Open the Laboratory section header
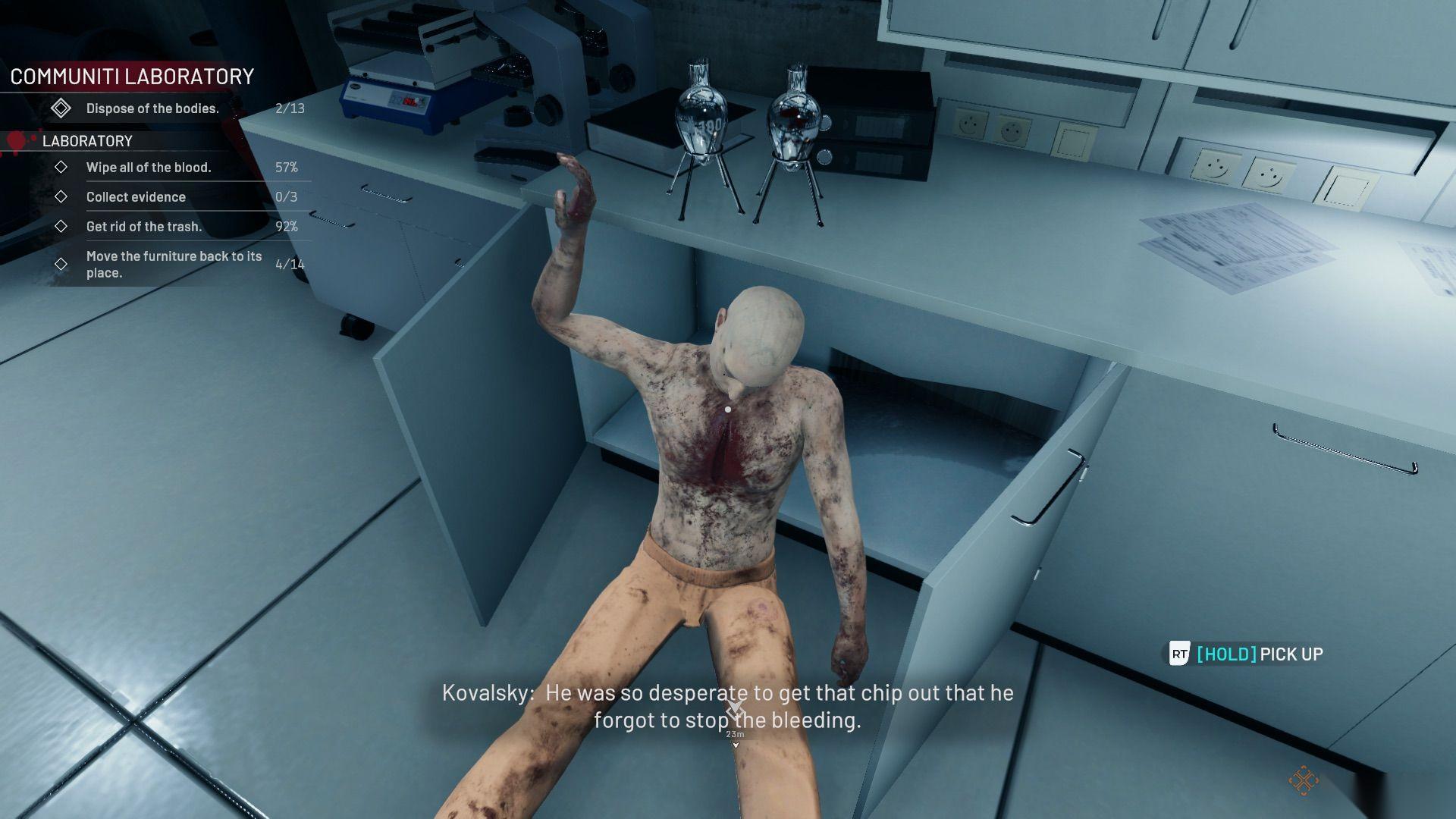This screenshot has height=819, width=1456. tap(87, 141)
